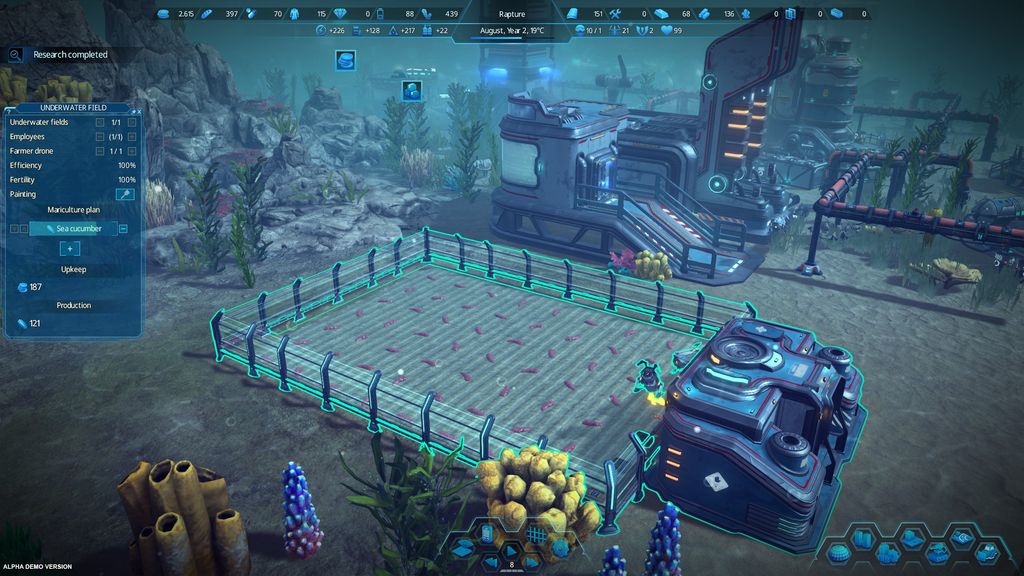This screenshot has height=576, width=1024.
Task: Click the Painting brush button
Action: coord(125,193)
